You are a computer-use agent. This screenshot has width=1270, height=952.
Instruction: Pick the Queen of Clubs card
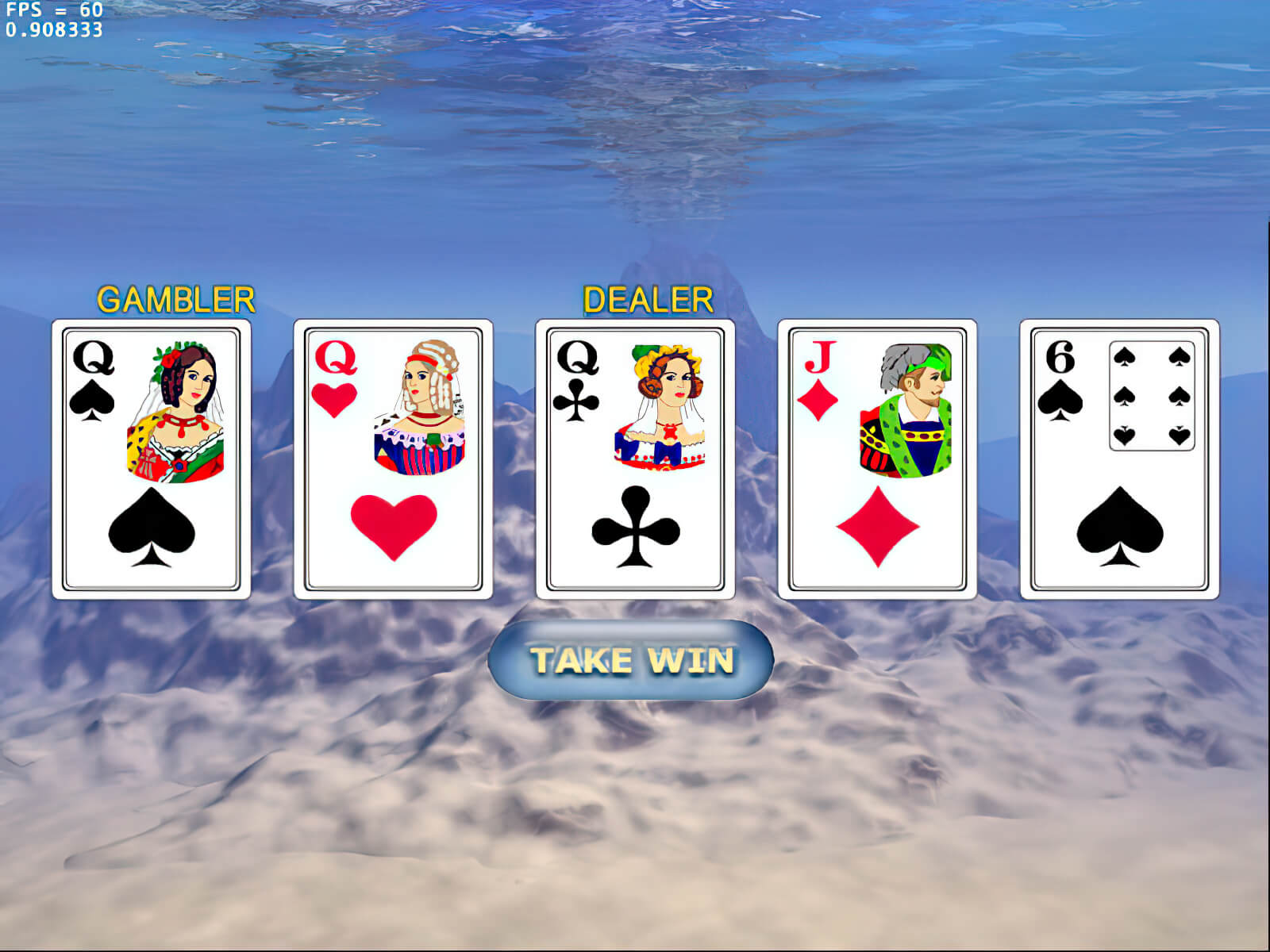pyautogui.click(x=635, y=459)
